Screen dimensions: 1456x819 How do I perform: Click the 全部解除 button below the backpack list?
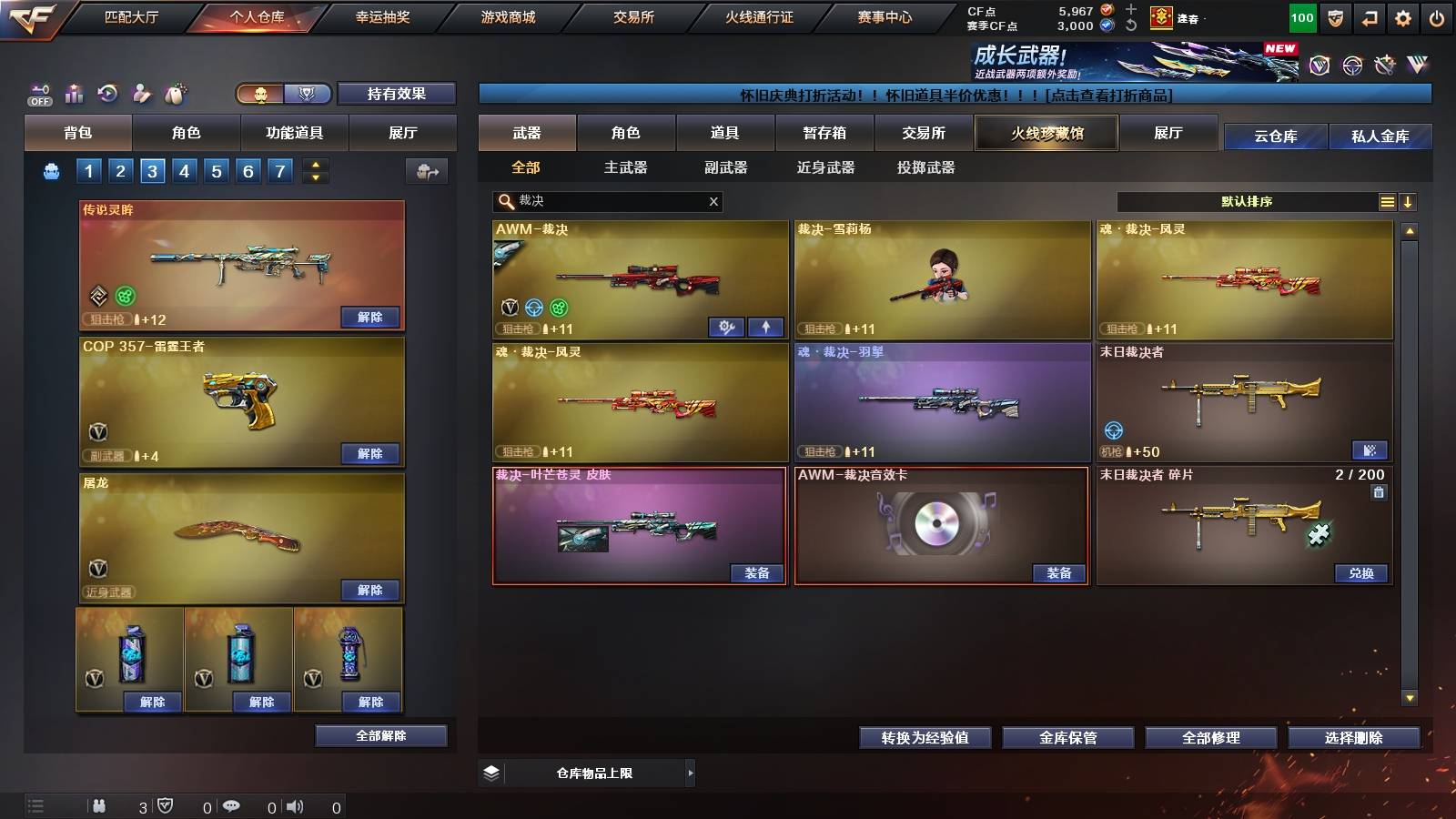pos(380,735)
